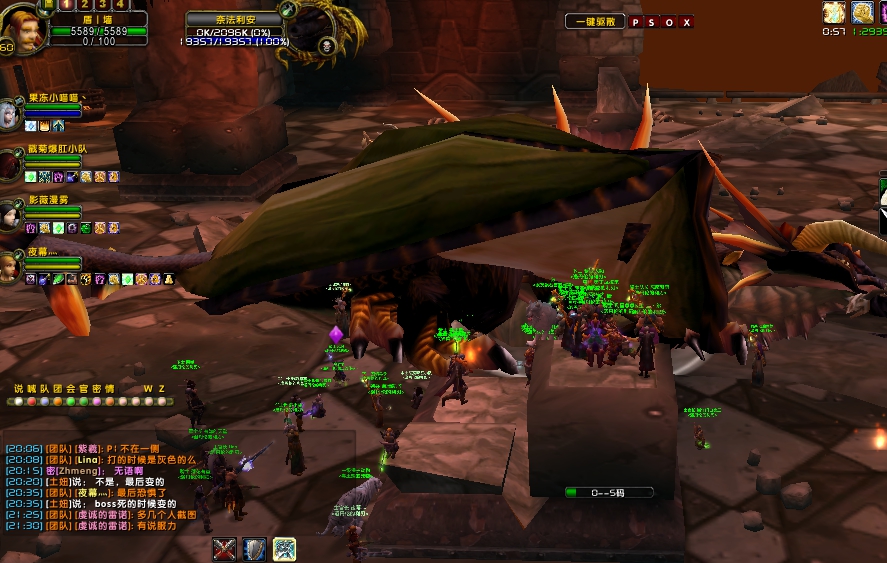Click the red S button
The image size is (887, 563).
[653, 22]
